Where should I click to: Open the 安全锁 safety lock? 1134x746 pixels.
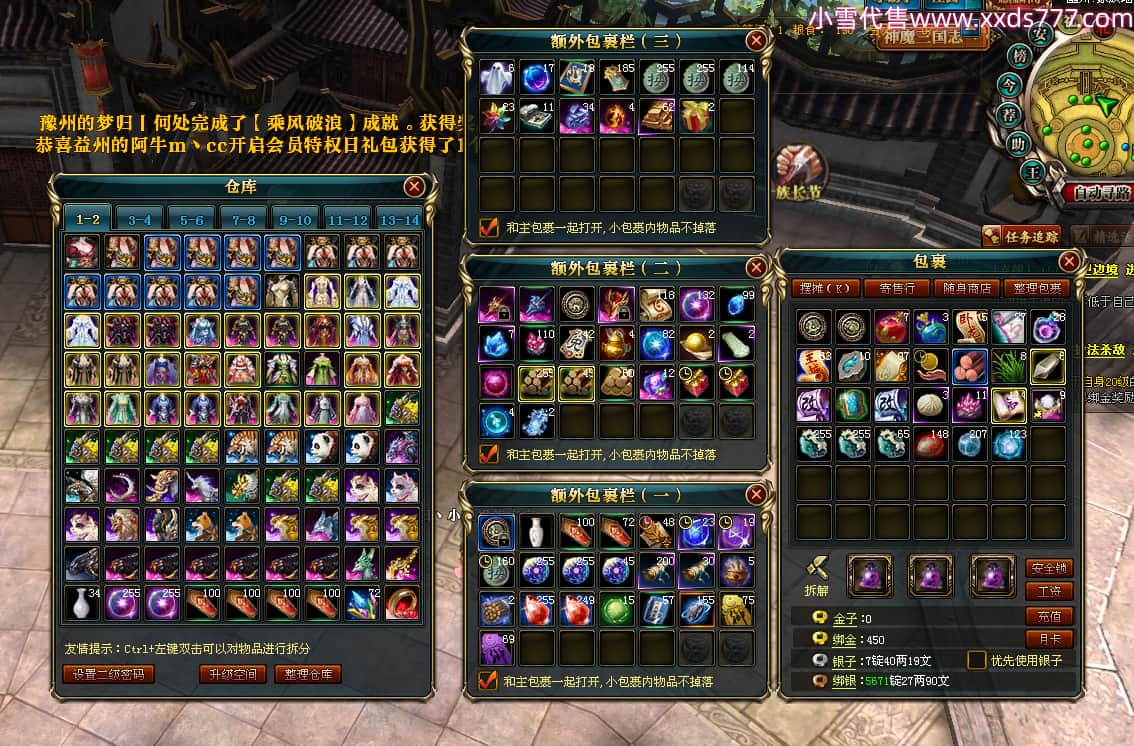click(x=1049, y=568)
